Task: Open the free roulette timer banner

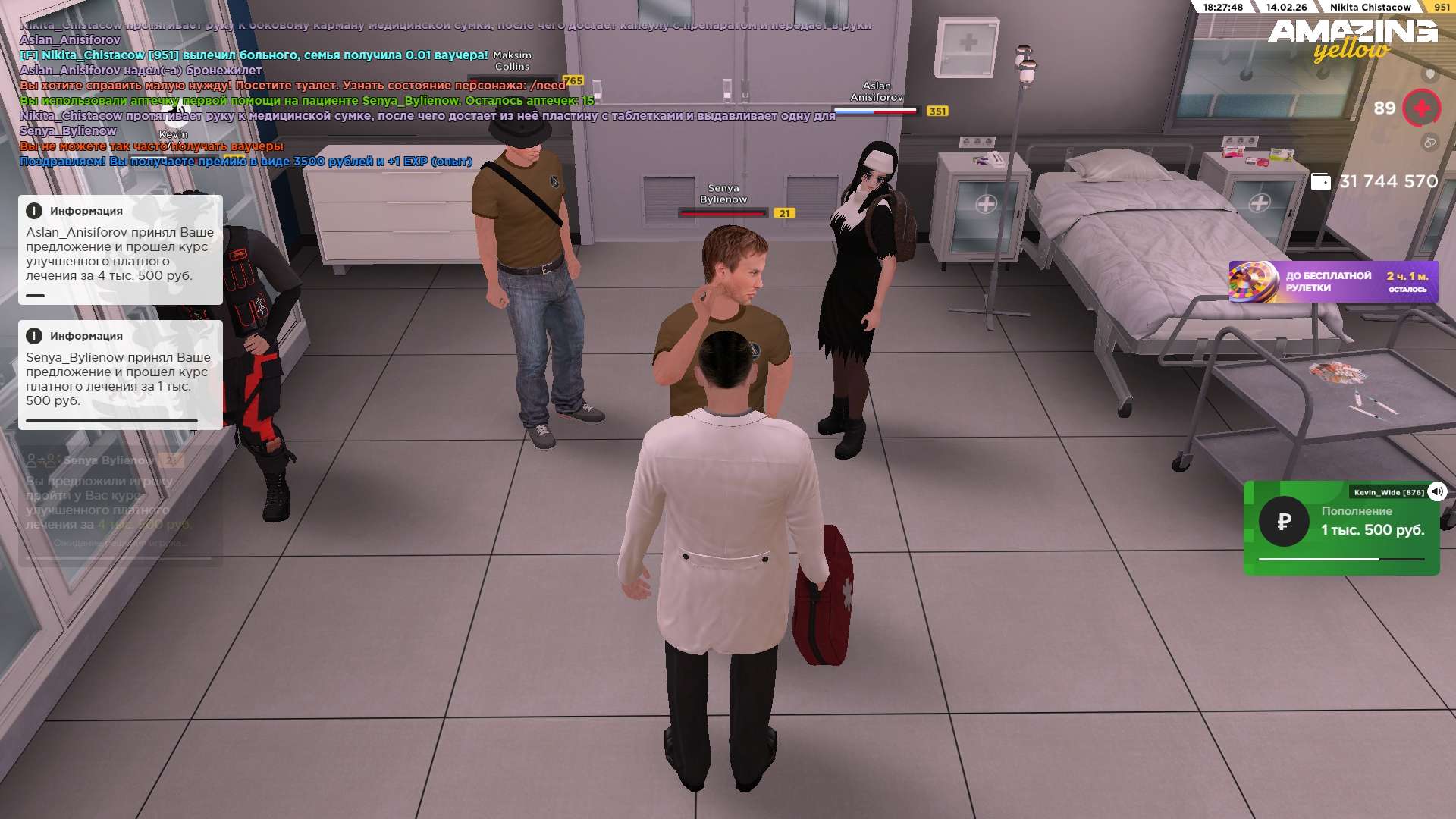Action: [1333, 282]
